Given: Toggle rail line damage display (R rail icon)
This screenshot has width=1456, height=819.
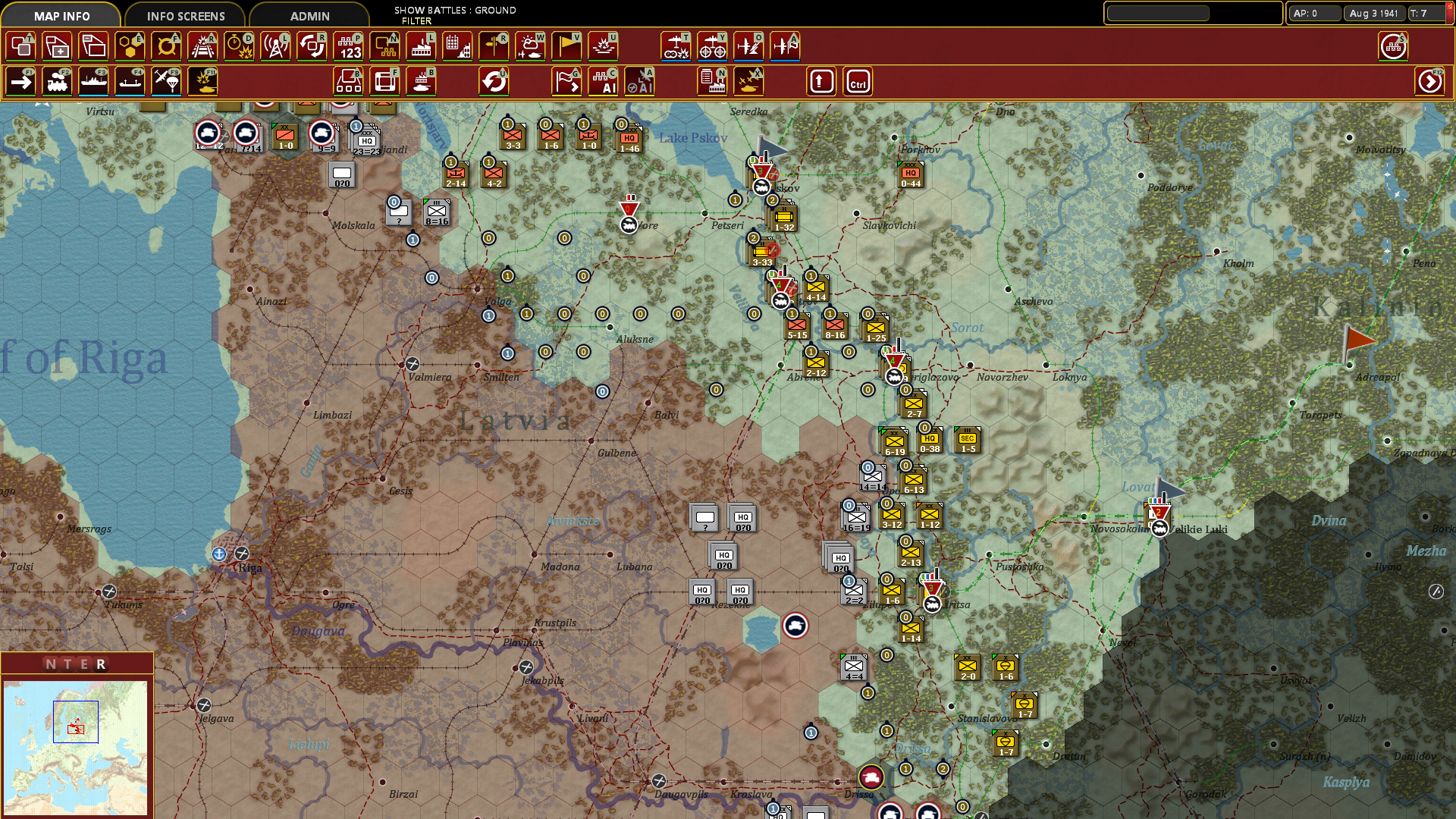Looking at the screenshot, I should 202,45.
